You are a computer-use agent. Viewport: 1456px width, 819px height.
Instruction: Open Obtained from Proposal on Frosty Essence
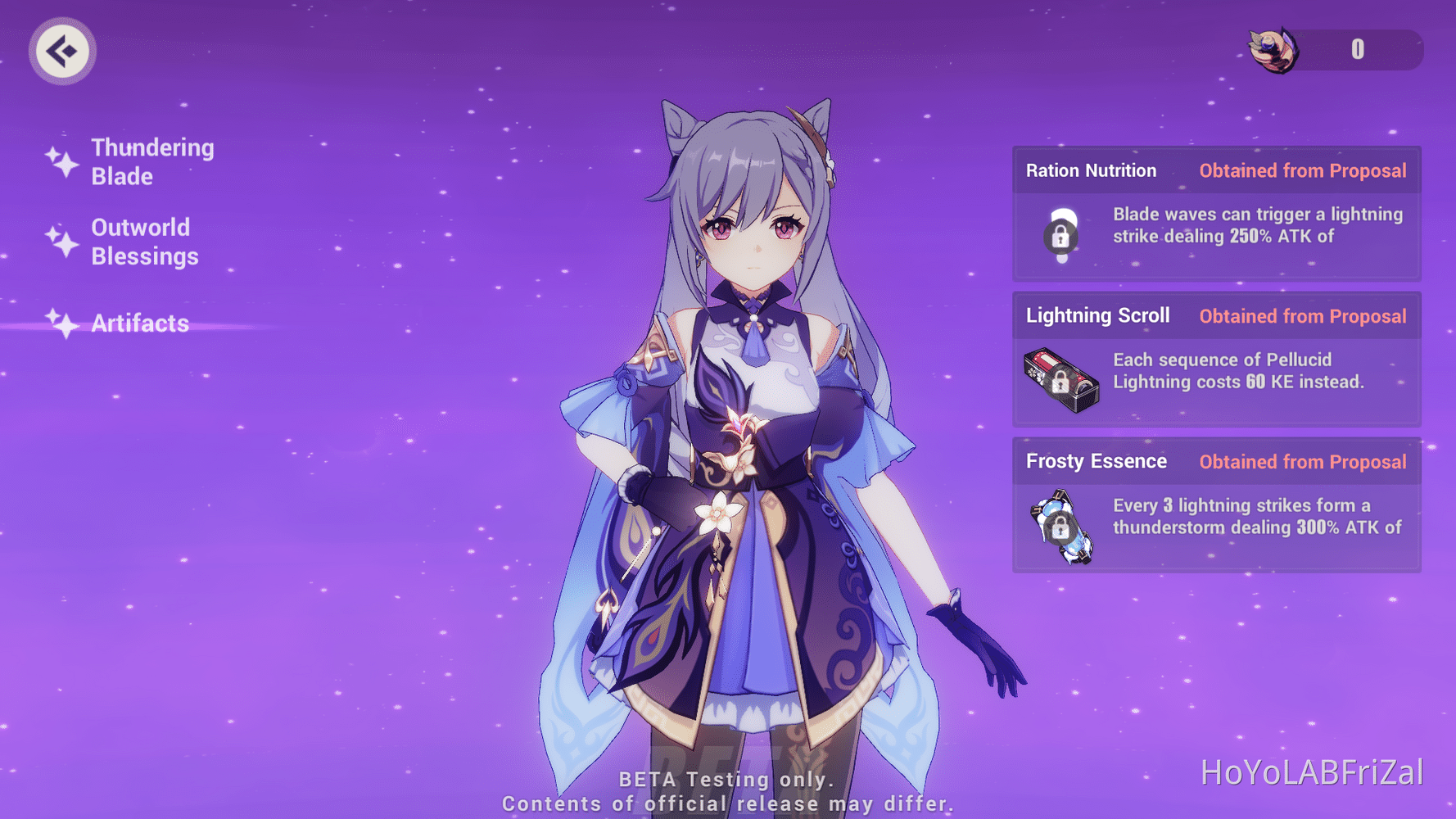pos(1303,461)
